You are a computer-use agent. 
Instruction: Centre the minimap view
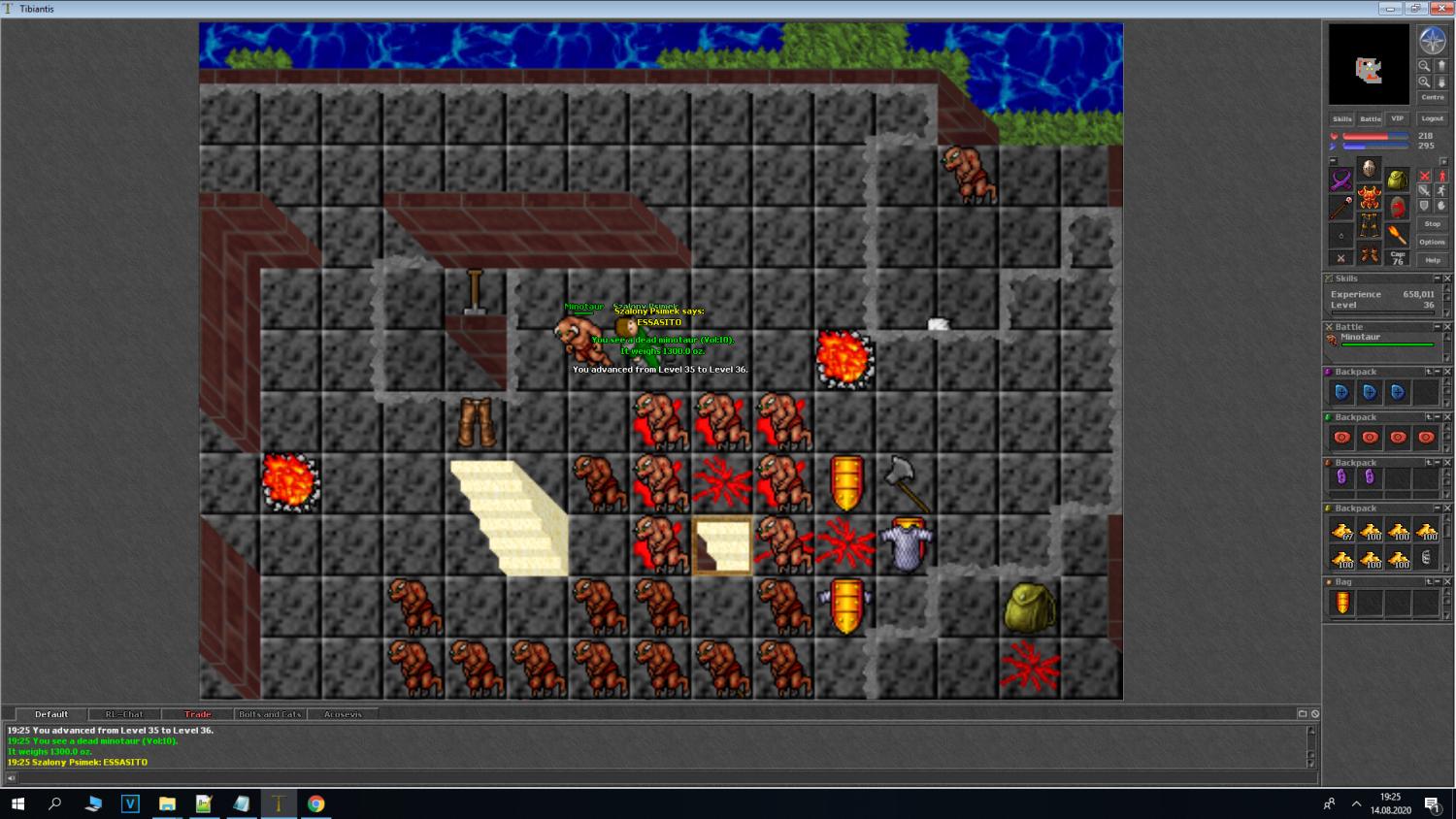click(1433, 97)
